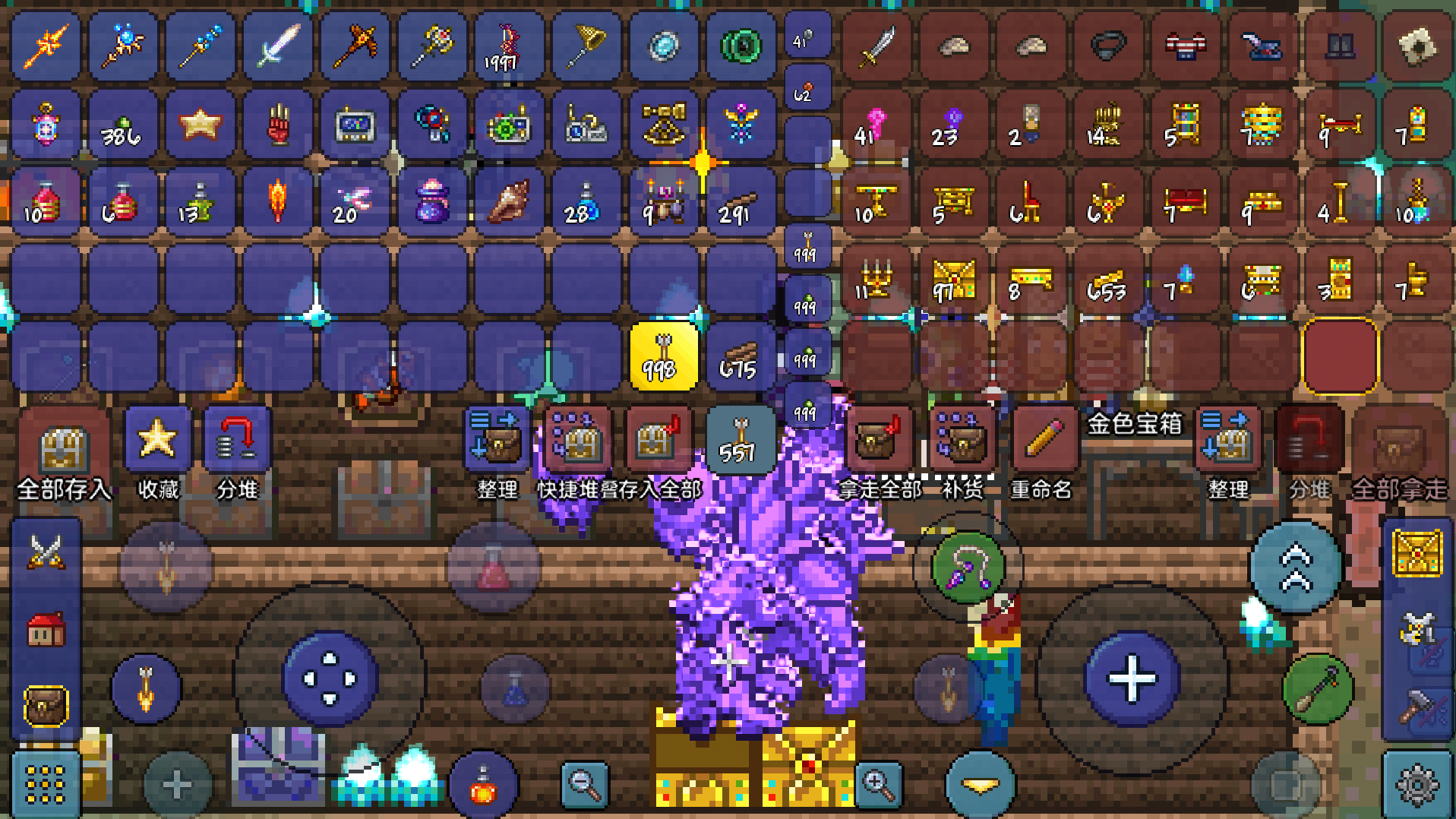Select the 675 wood stack slot
Viewport: 1456px width, 819px height.
(740, 357)
